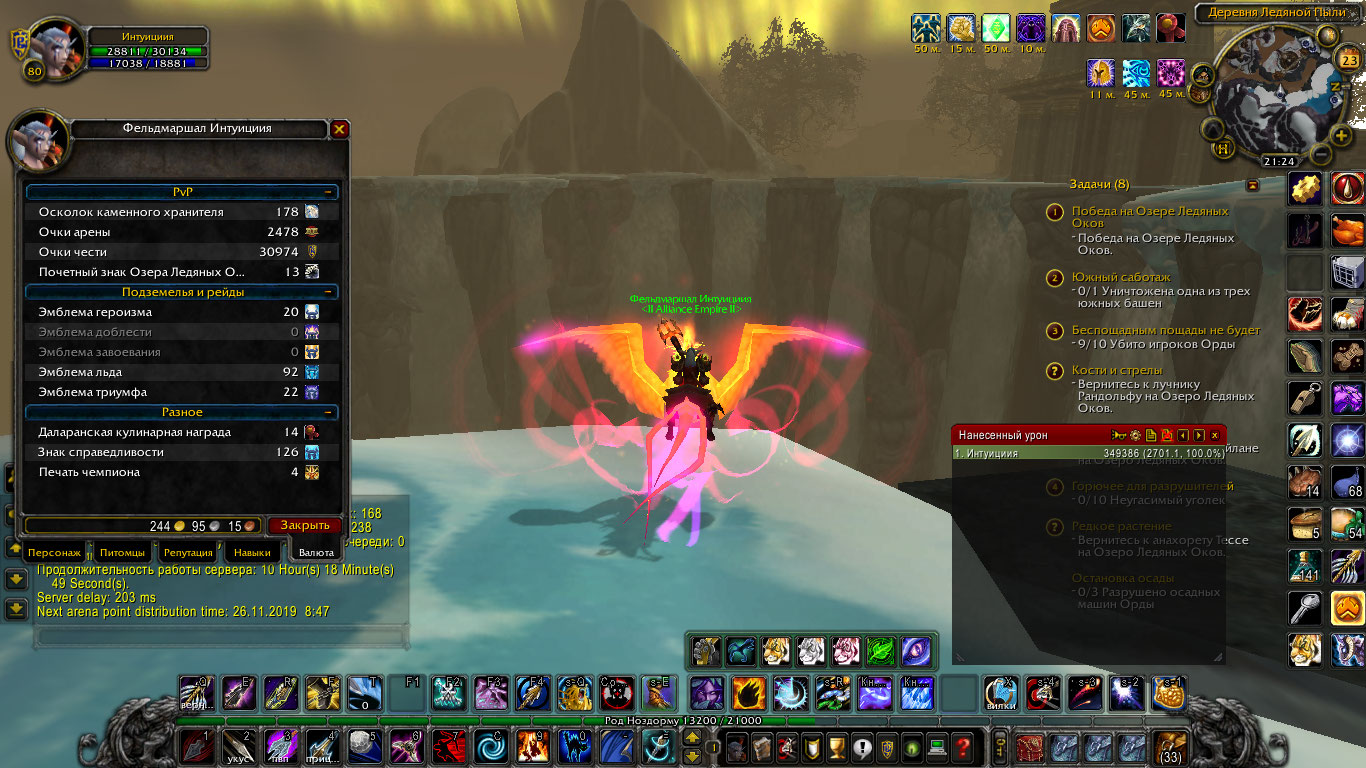Open the red question mark help menu
The width and height of the screenshot is (1366, 768).
point(962,746)
